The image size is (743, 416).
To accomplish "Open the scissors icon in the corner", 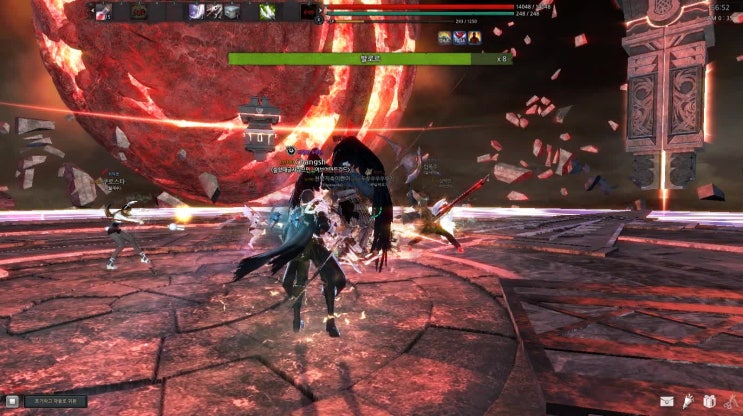I will coord(729,402).
